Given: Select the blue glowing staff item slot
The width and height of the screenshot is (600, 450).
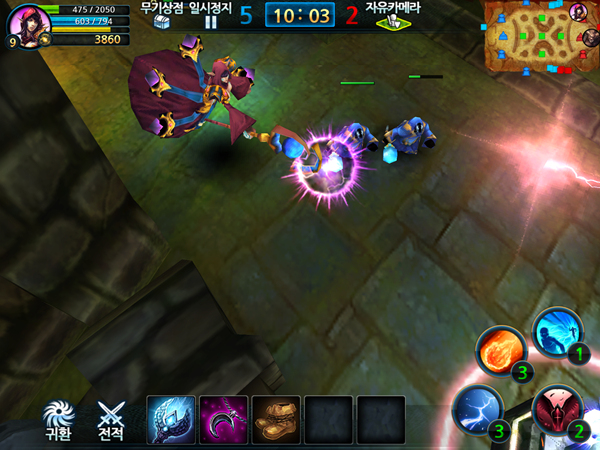Looking at the screenshot, I should click(x=170, y=419).
